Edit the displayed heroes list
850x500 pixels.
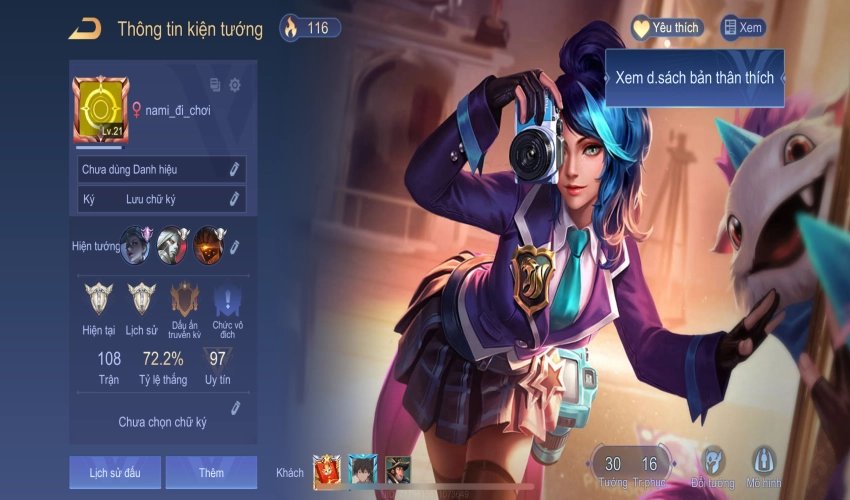coord(235,245)
